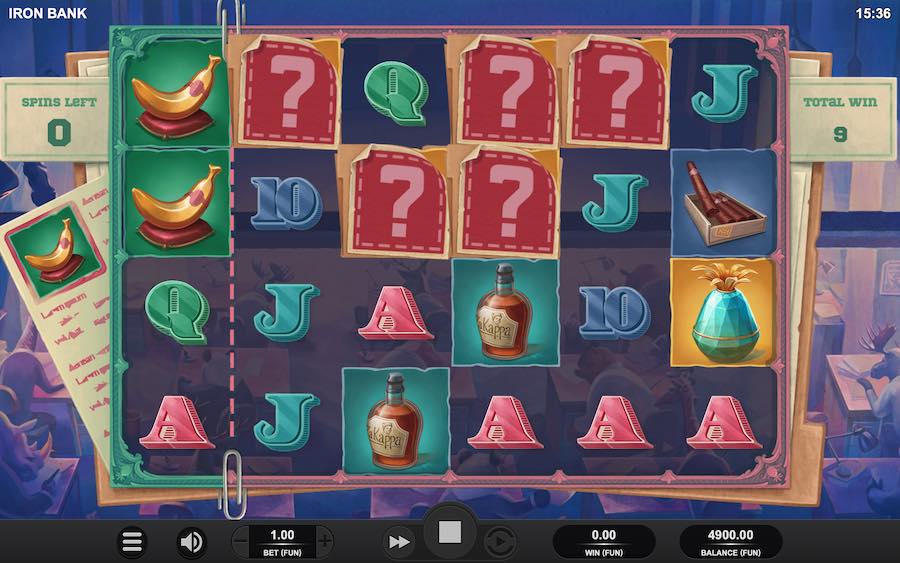Viewport: 900px width, 563px height.
Task: Toggle the sound speaker icon
Action: point(191,542)
